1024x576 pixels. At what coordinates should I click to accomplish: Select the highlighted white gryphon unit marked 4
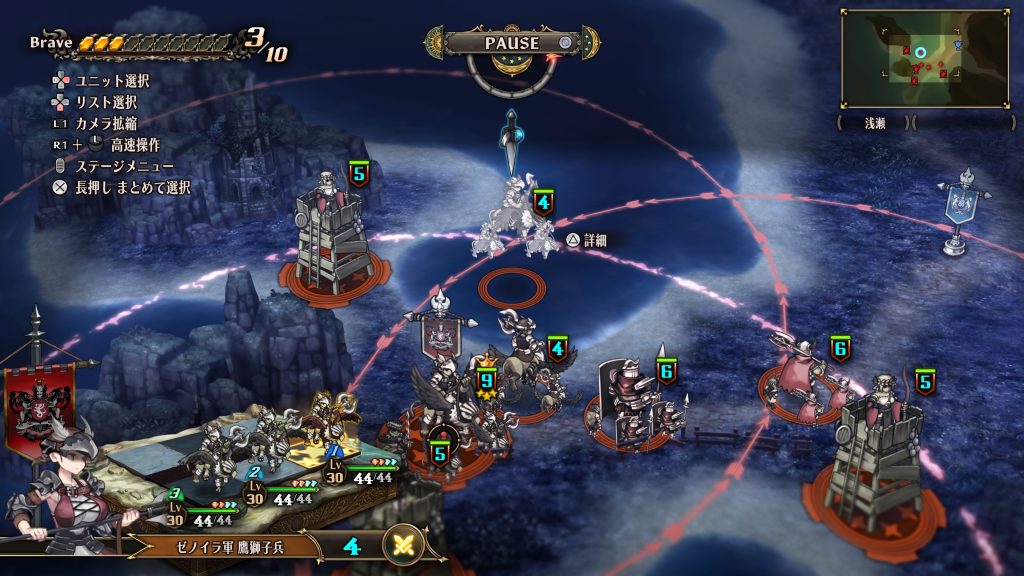click(515, 222)
